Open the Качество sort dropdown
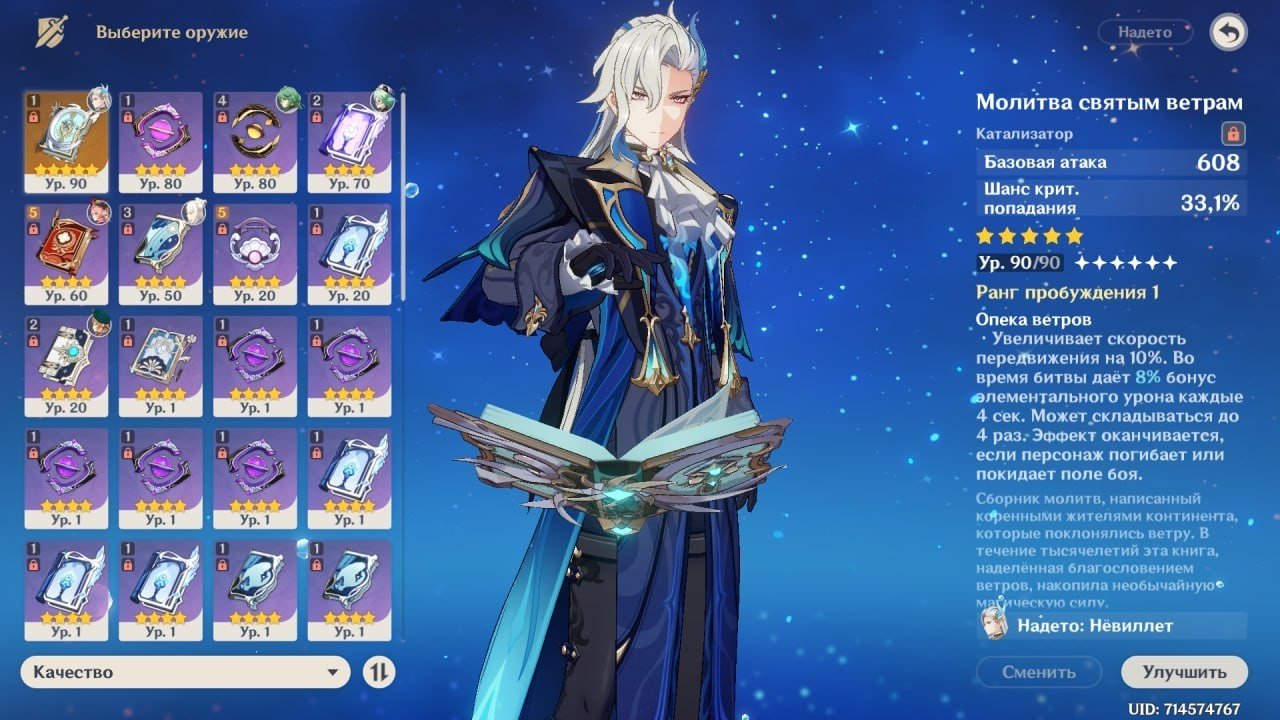 185,672
